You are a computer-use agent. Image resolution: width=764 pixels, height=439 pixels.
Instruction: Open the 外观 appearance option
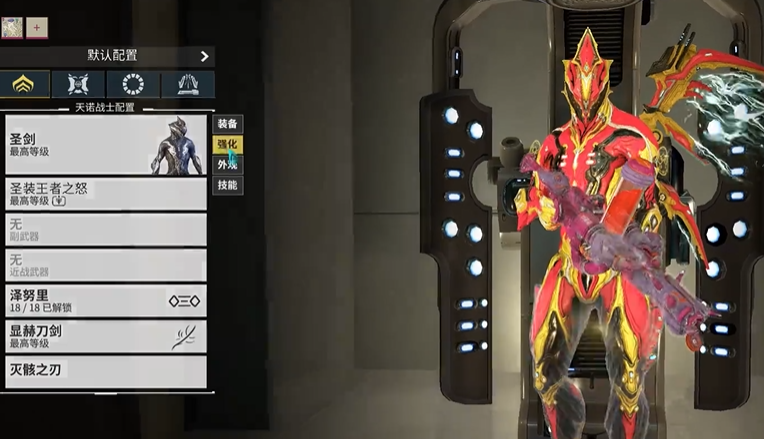click(x=228, y=165)
